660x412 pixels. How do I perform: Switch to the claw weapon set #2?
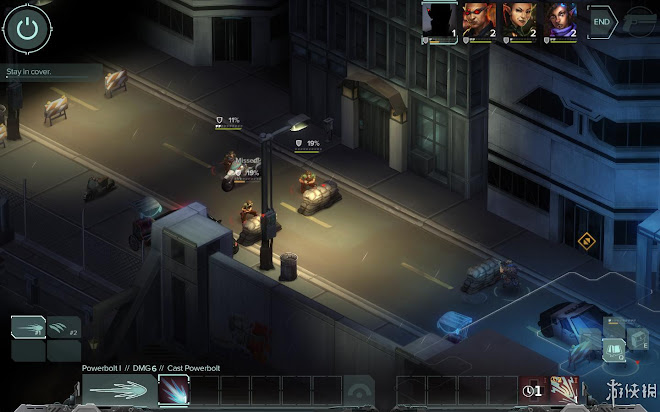coord(64,327)
